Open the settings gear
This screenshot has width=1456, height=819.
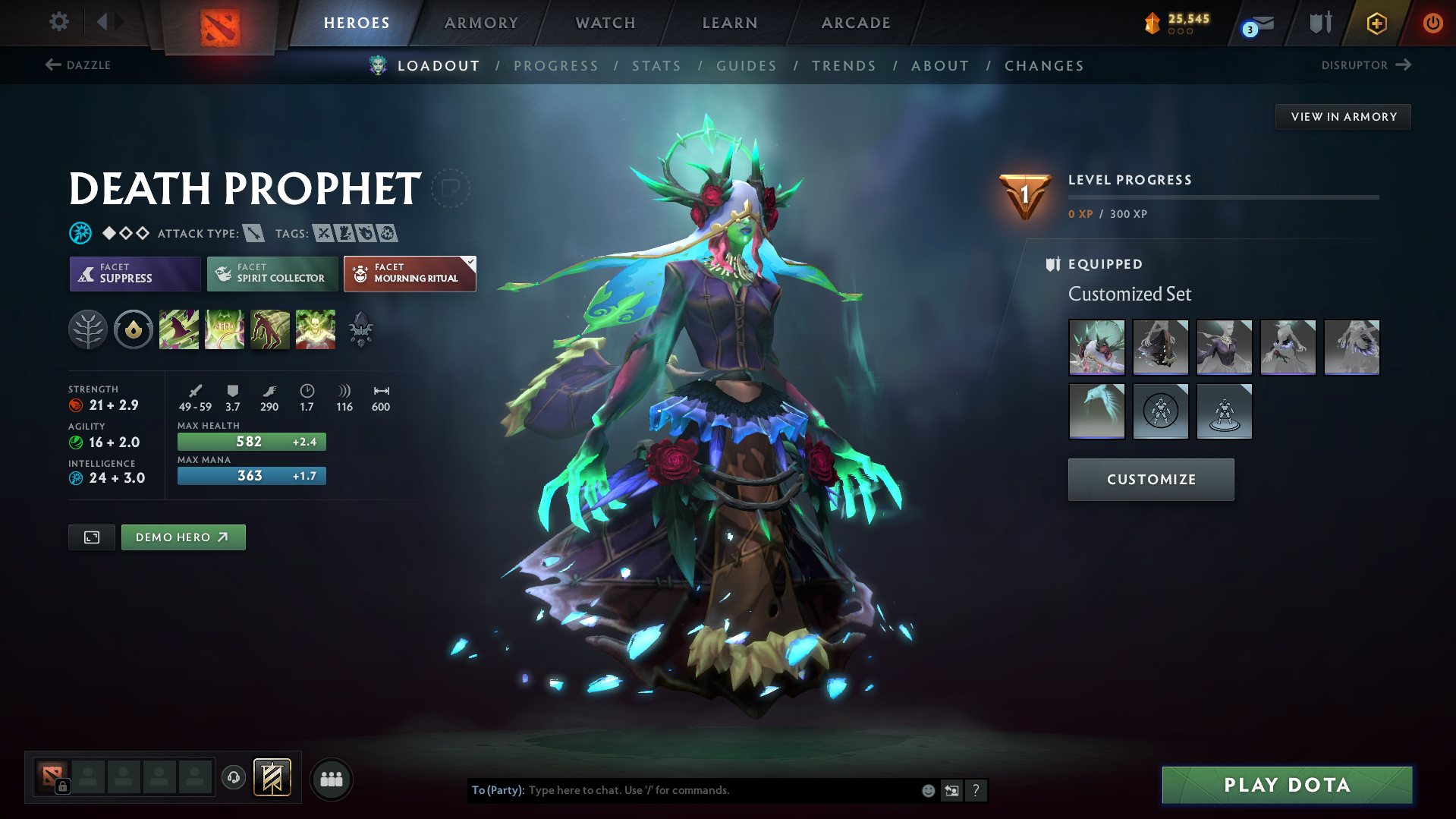click(x=58, y=22)
